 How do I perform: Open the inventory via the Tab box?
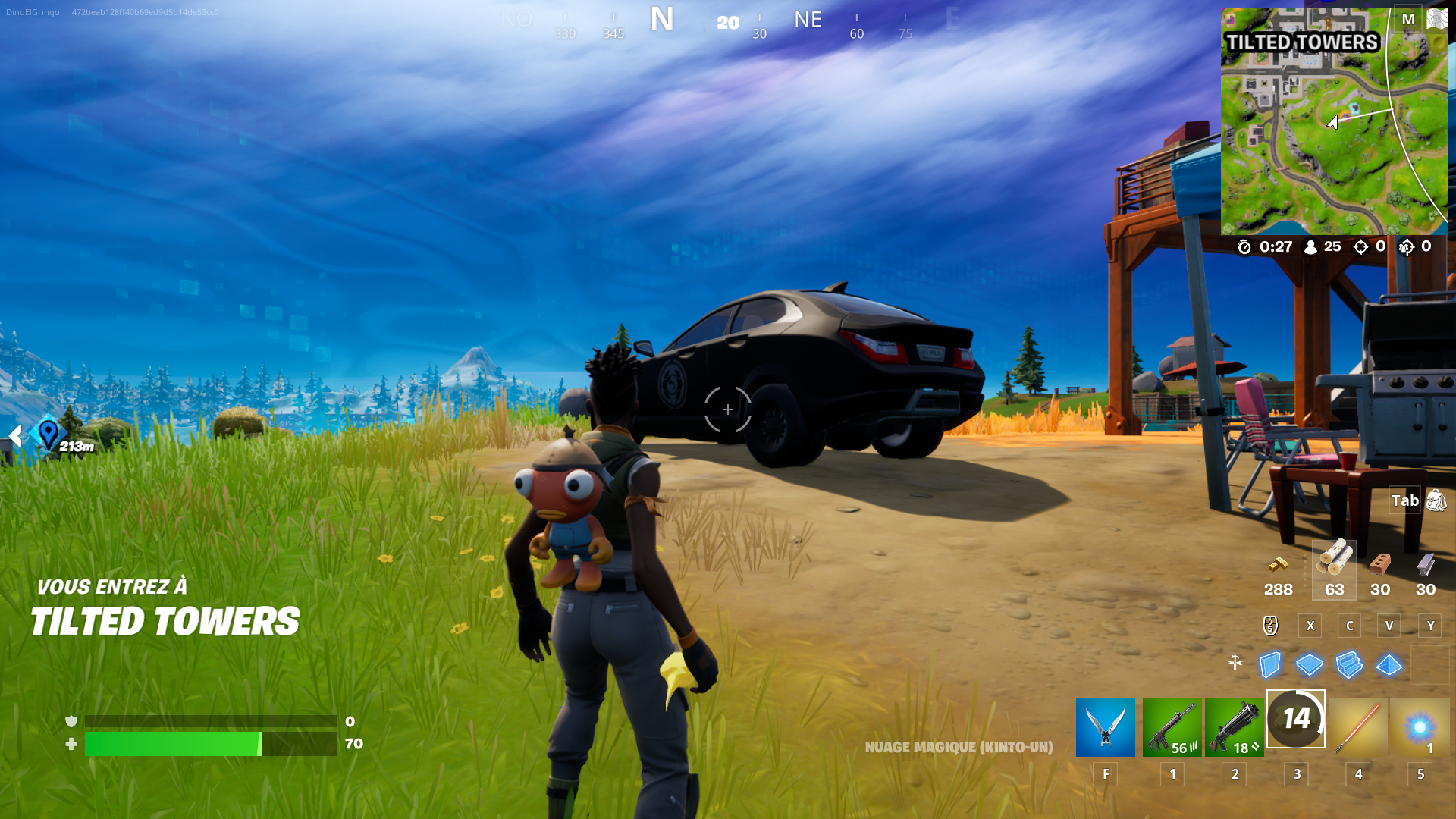point(1404,500)
